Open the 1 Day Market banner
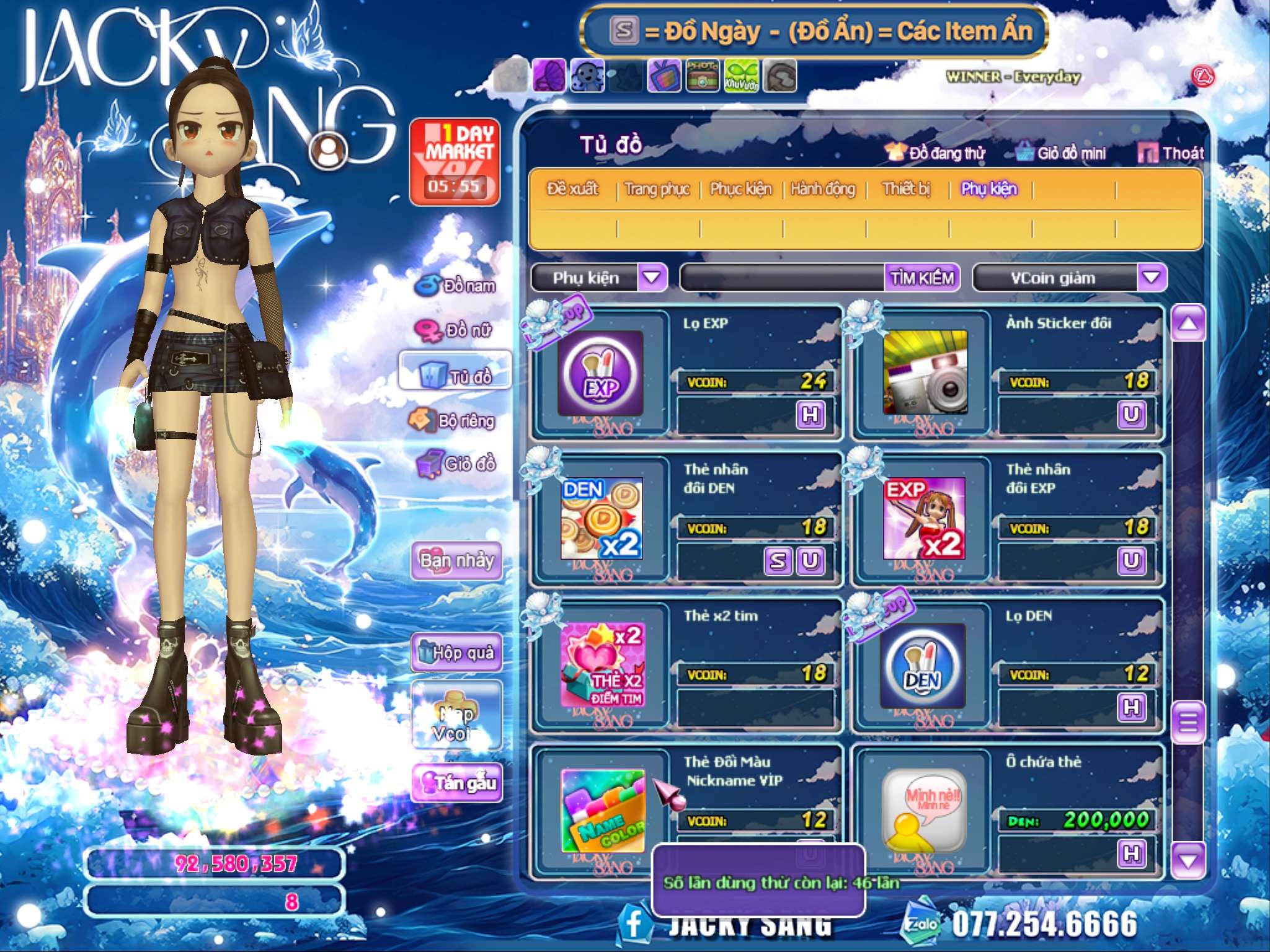Viewport: 1270px width, 952px height. (455, 162)
